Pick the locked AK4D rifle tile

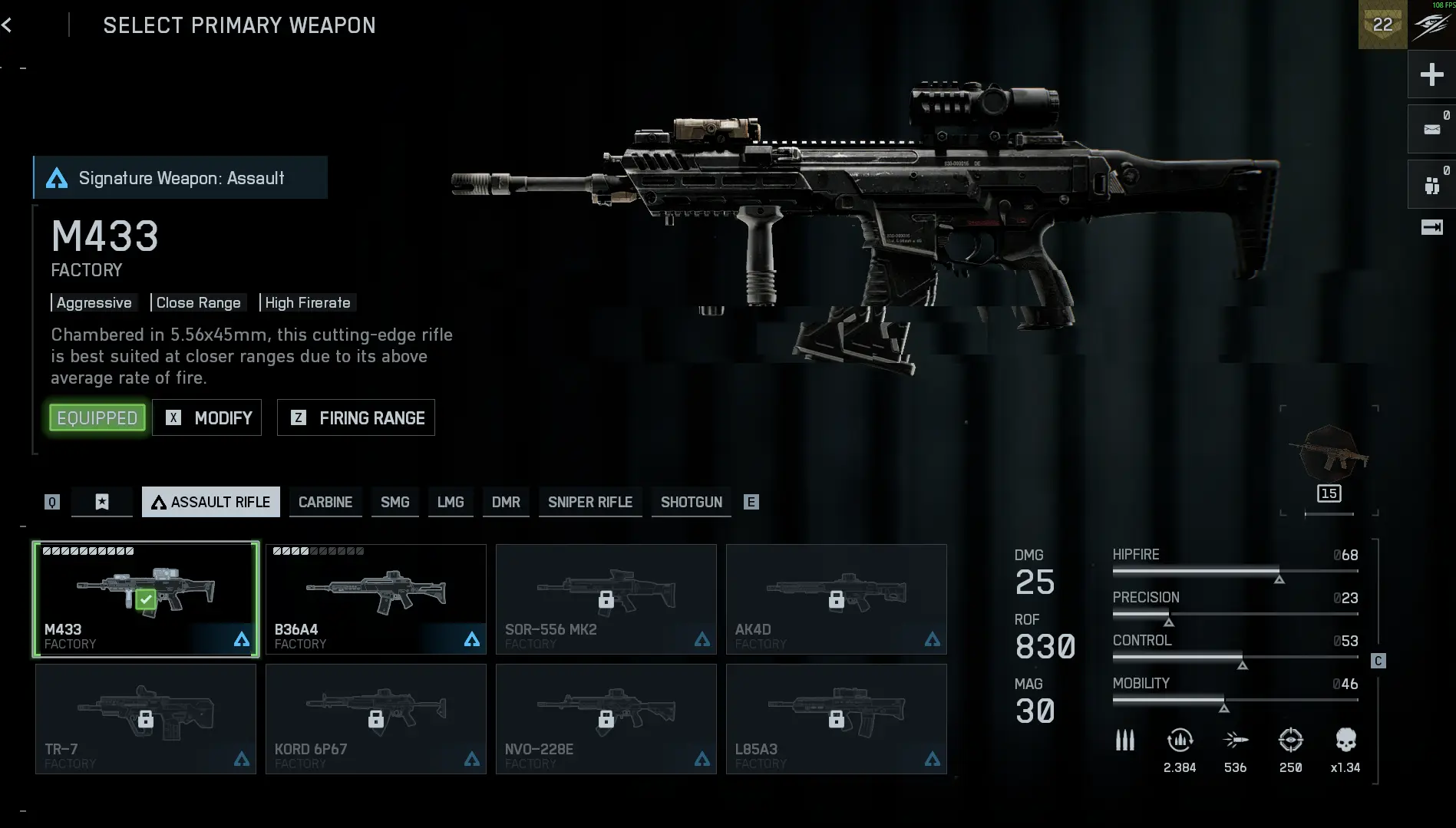(x=837, y=599)
